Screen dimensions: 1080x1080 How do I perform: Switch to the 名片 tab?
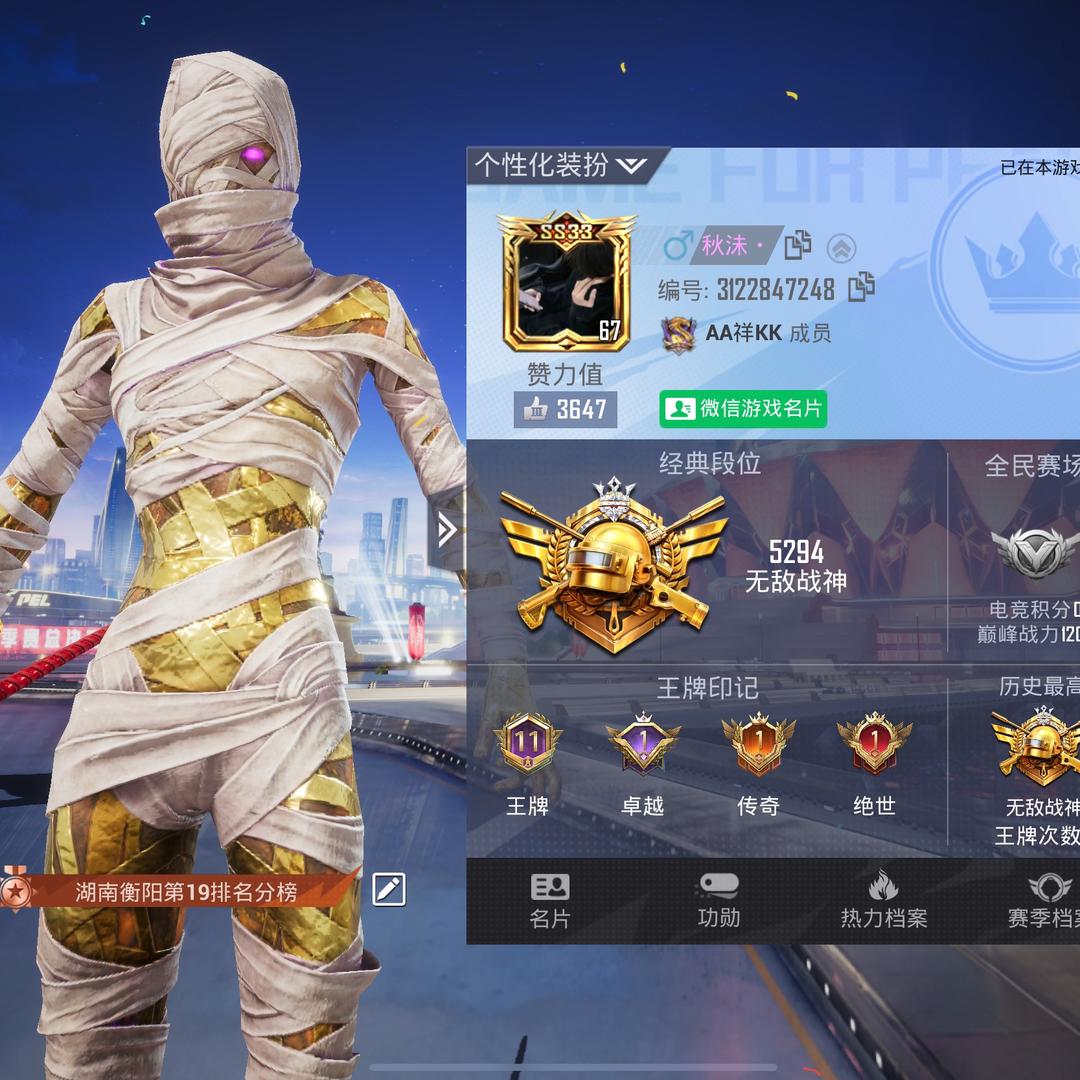[x=549, y=900]
